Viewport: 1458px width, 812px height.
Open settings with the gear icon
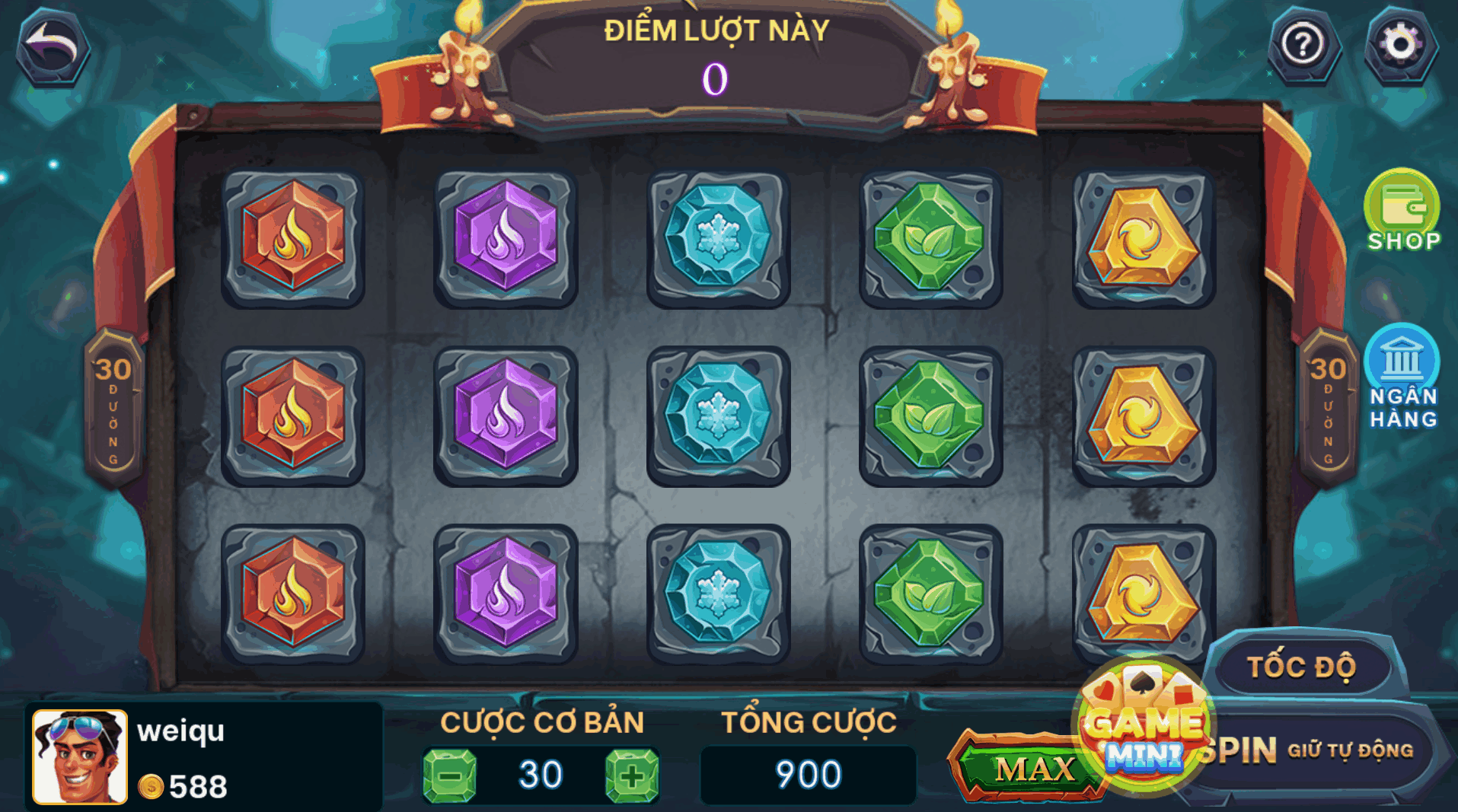(x=1400, y=45)
